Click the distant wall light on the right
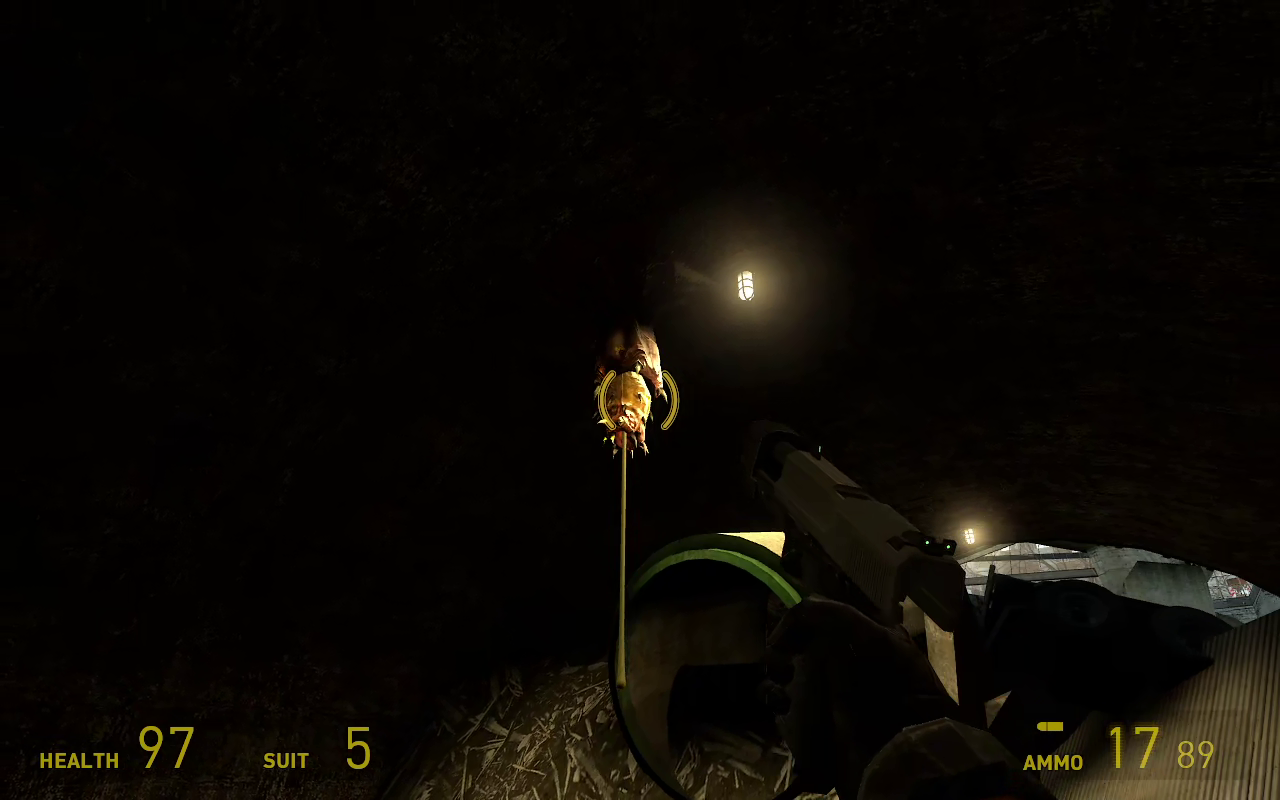1280x800 pixels. 967,534
